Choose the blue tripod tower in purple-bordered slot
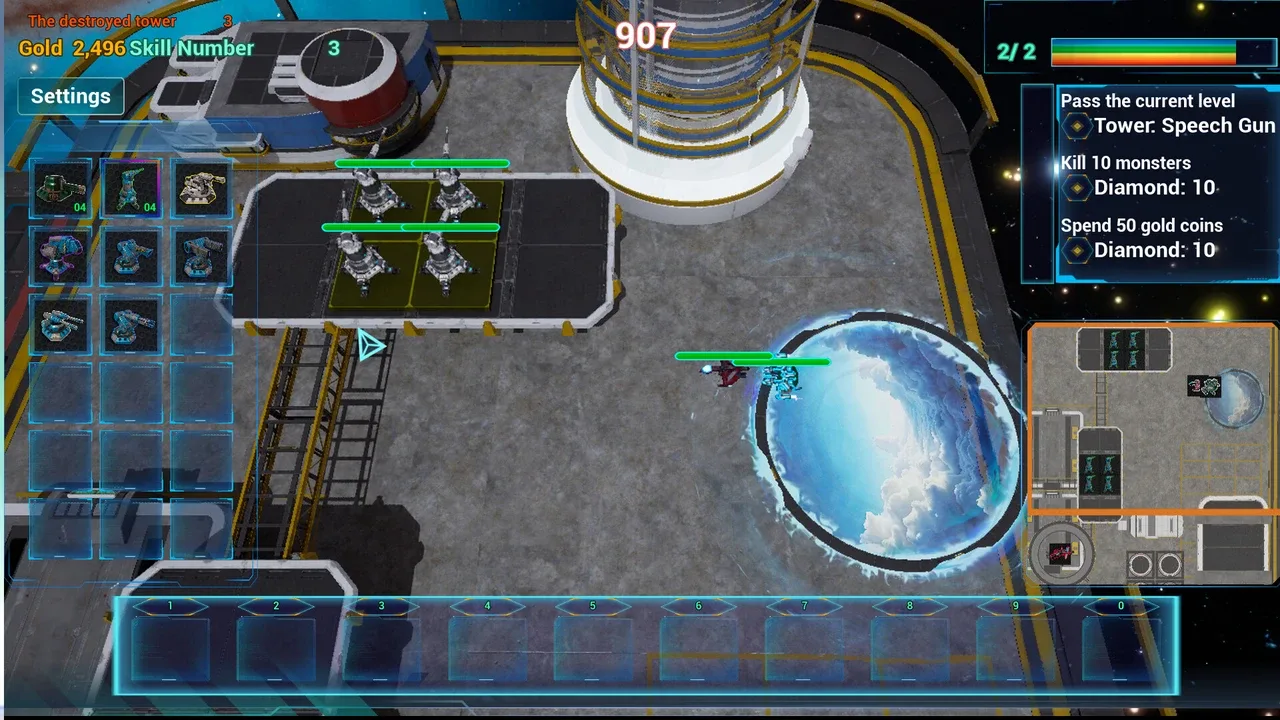The height and width of the screenshot is (720, 1280). 131,187
